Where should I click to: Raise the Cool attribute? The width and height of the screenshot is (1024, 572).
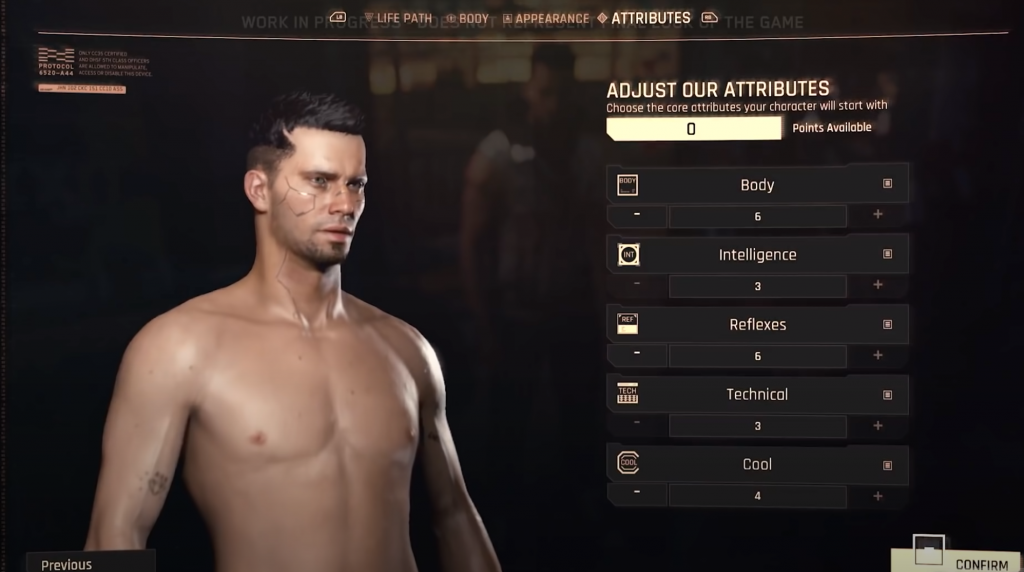coord(878,495)
